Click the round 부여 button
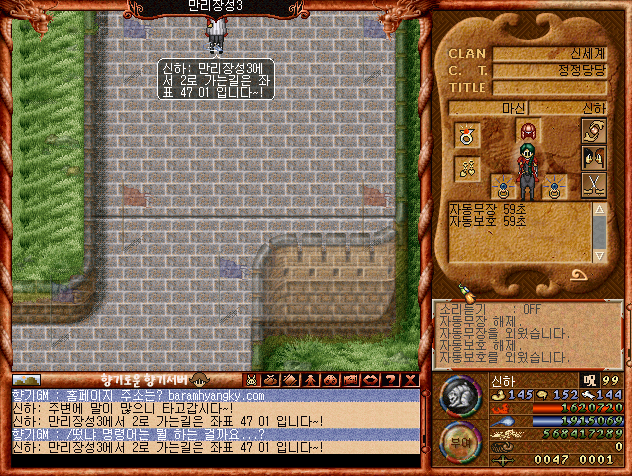Screen dimensions: 632x476 click(459, 441)
